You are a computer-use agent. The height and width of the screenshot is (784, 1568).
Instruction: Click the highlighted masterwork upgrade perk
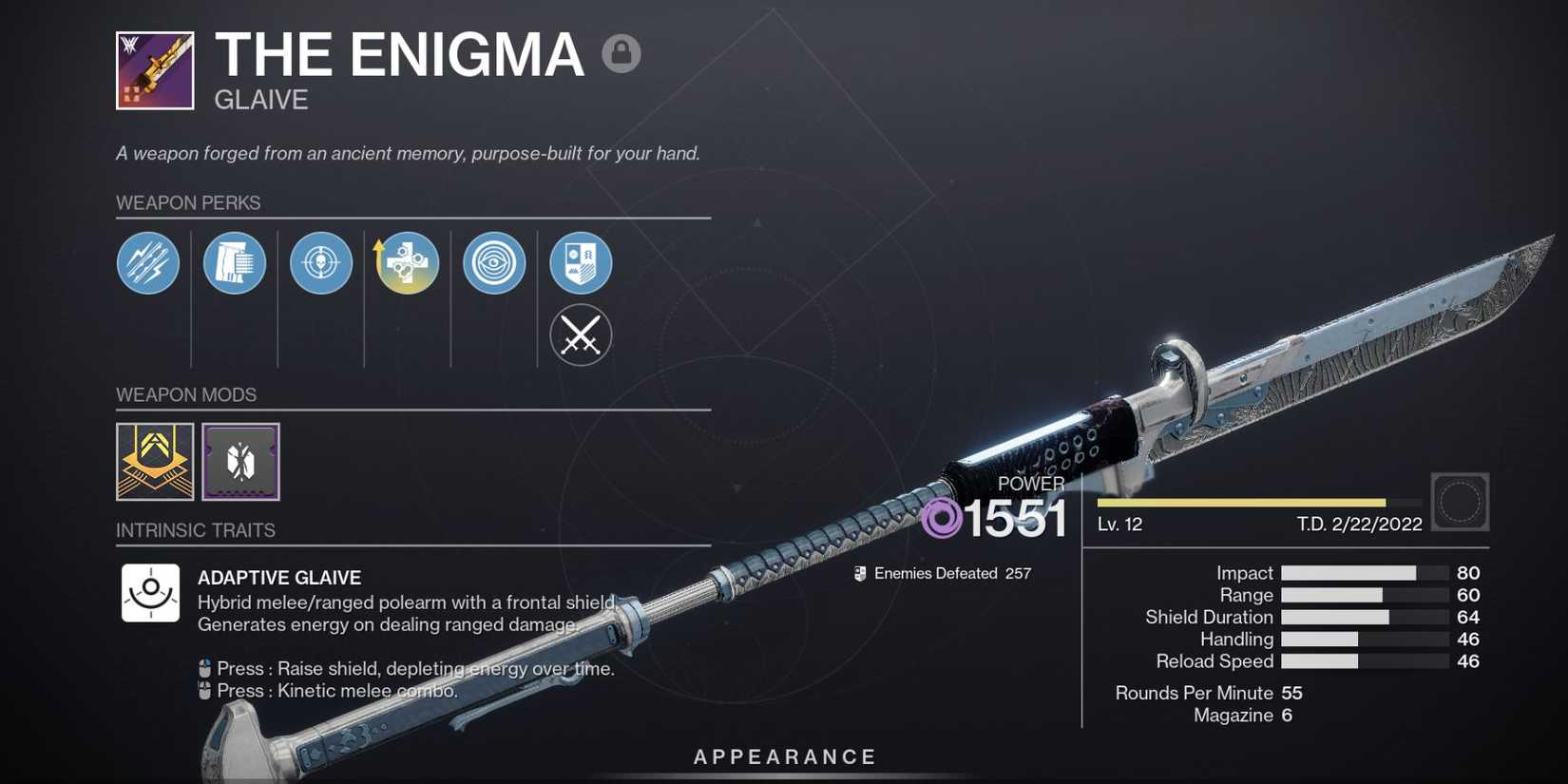tap(407, 263)
